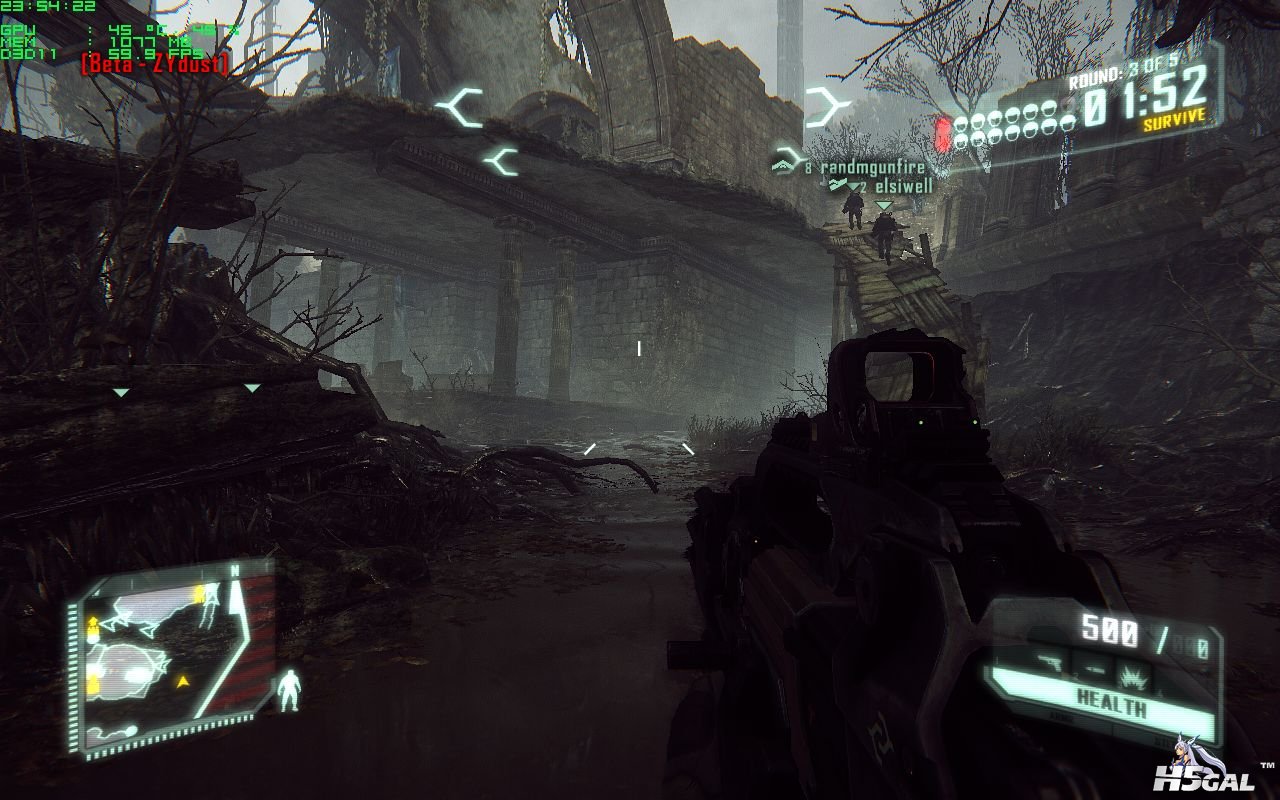Click the Beta - ZYdust overlay label
The width and height of the screenshot is (1280, 800).
click(155, 65)
